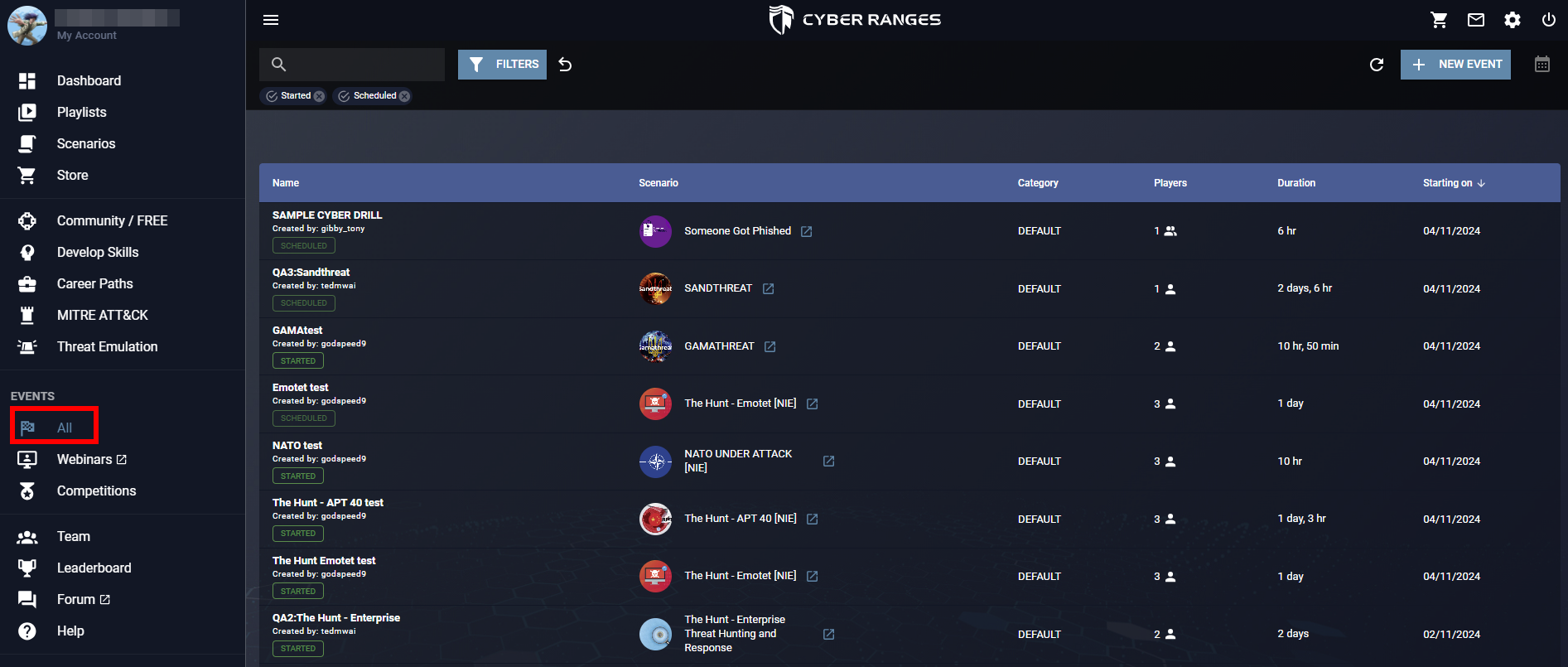The image size is (1568, 667).
Task: Open NATO UNDER ATTACK scenario external link icon
Action: [828, 461]
